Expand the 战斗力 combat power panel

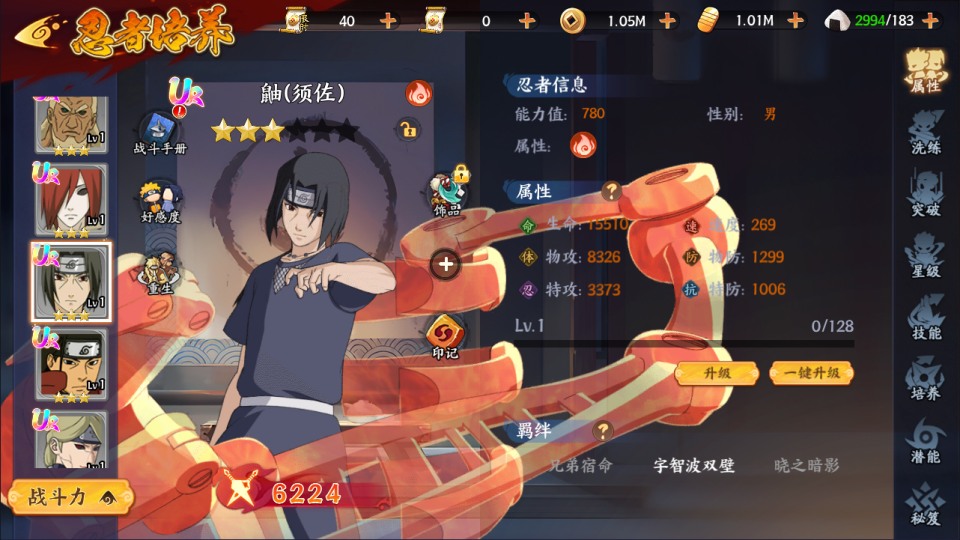(68, 496)
